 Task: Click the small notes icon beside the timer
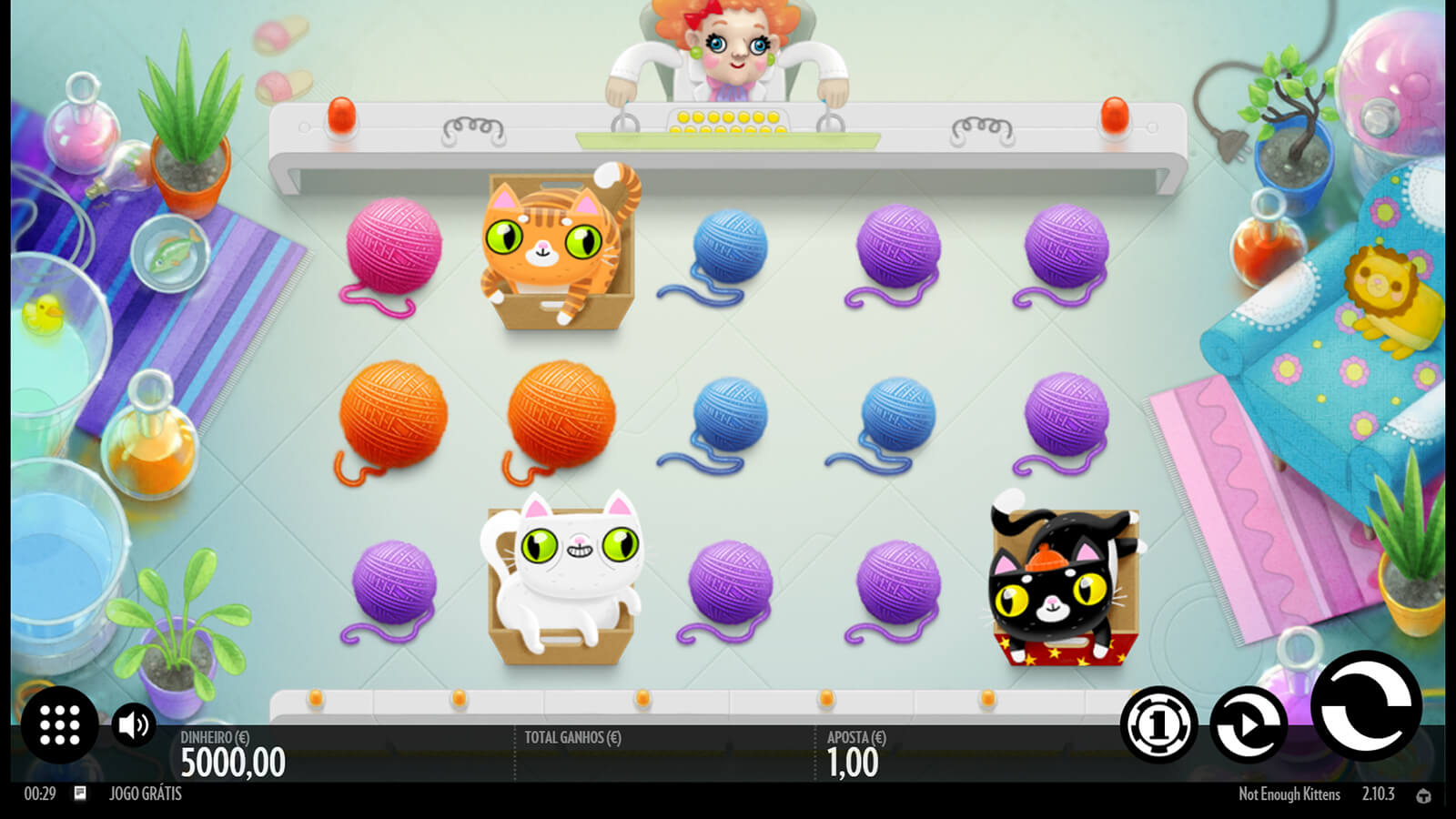click(80, 794)
